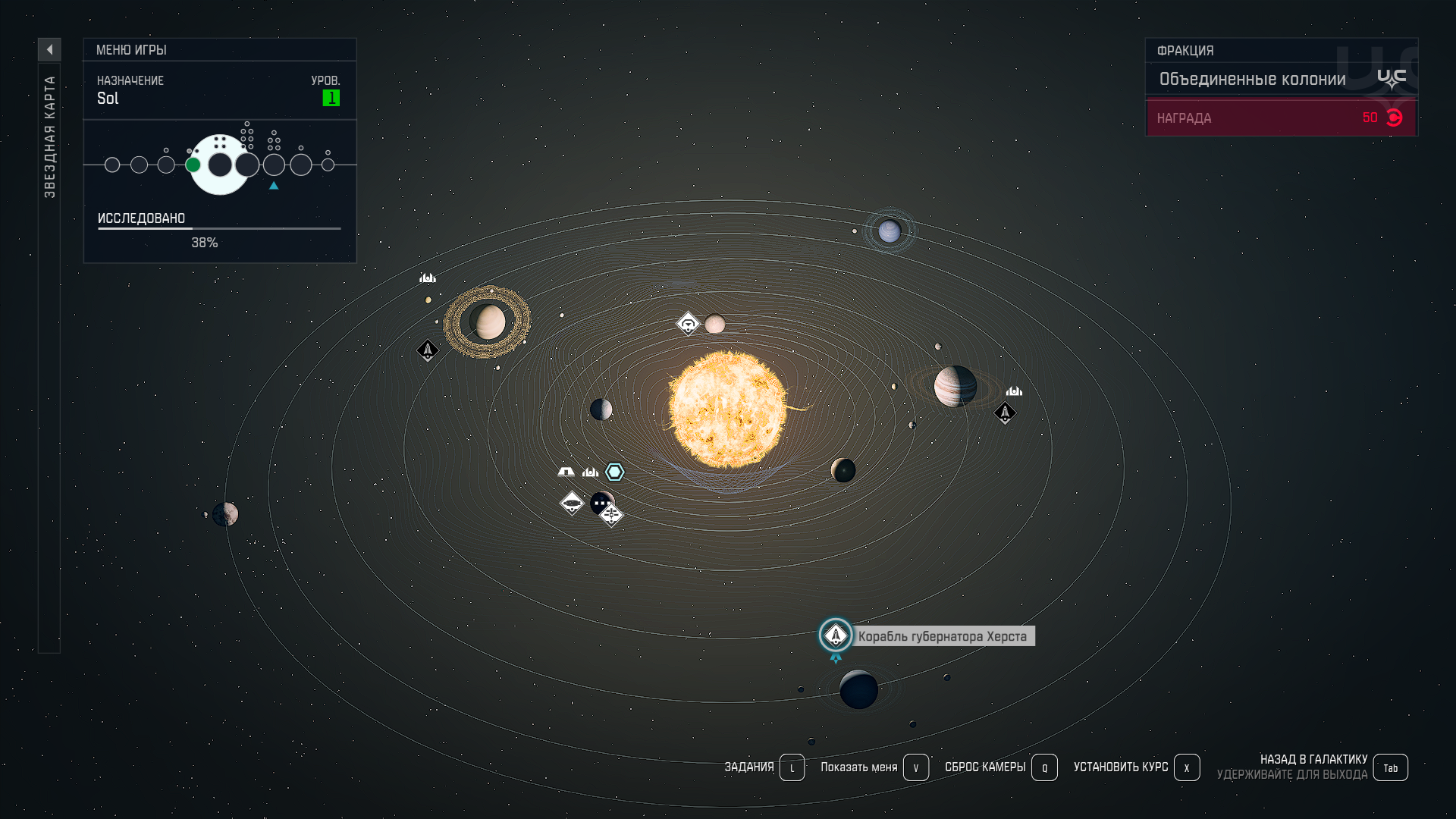1456x819 pixels.
Task: Click the cyan hexagon map marker
Action: click(x=614, y=472)
